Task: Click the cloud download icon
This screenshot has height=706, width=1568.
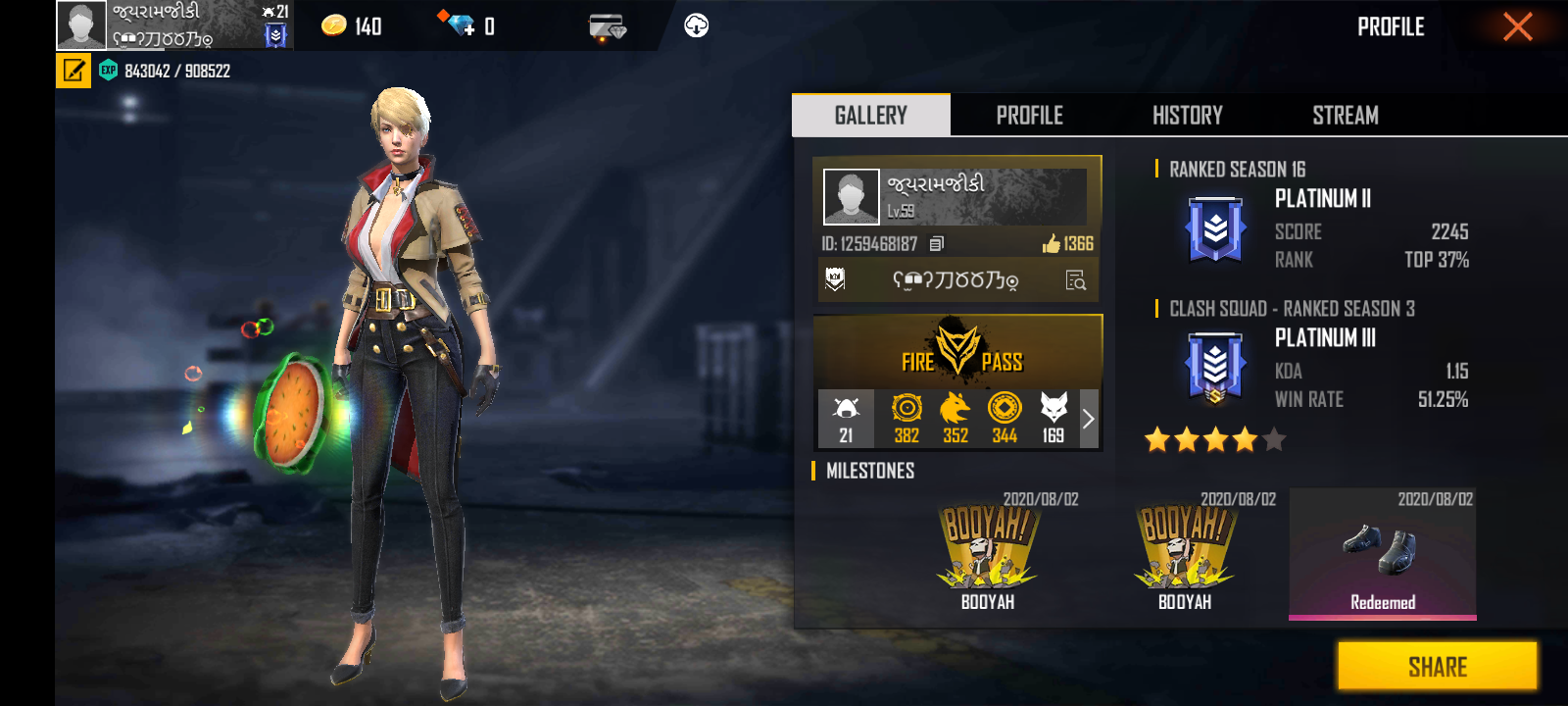Action: (x=696, y=26)
